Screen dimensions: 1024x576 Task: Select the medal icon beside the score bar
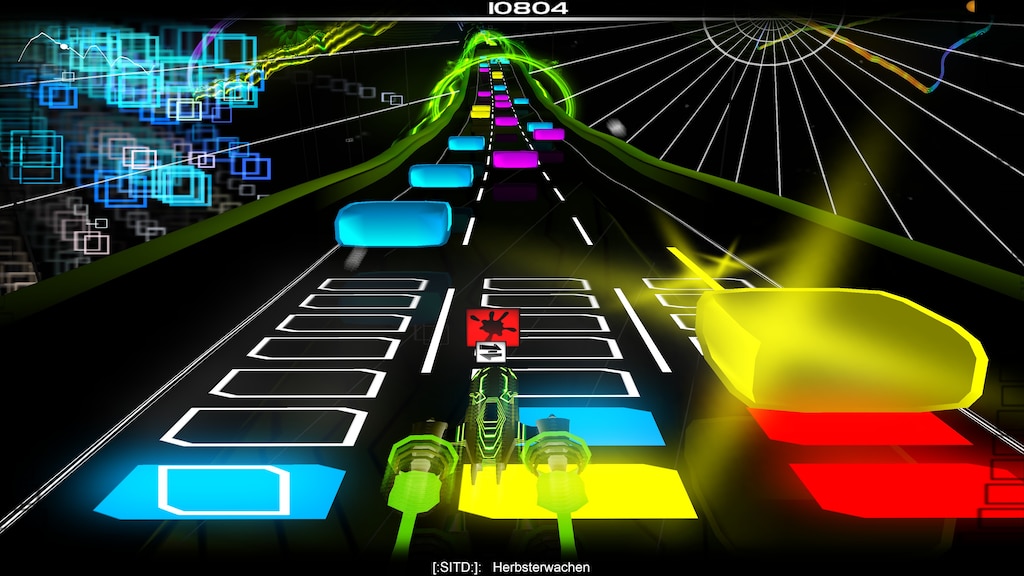coord(971,7)
